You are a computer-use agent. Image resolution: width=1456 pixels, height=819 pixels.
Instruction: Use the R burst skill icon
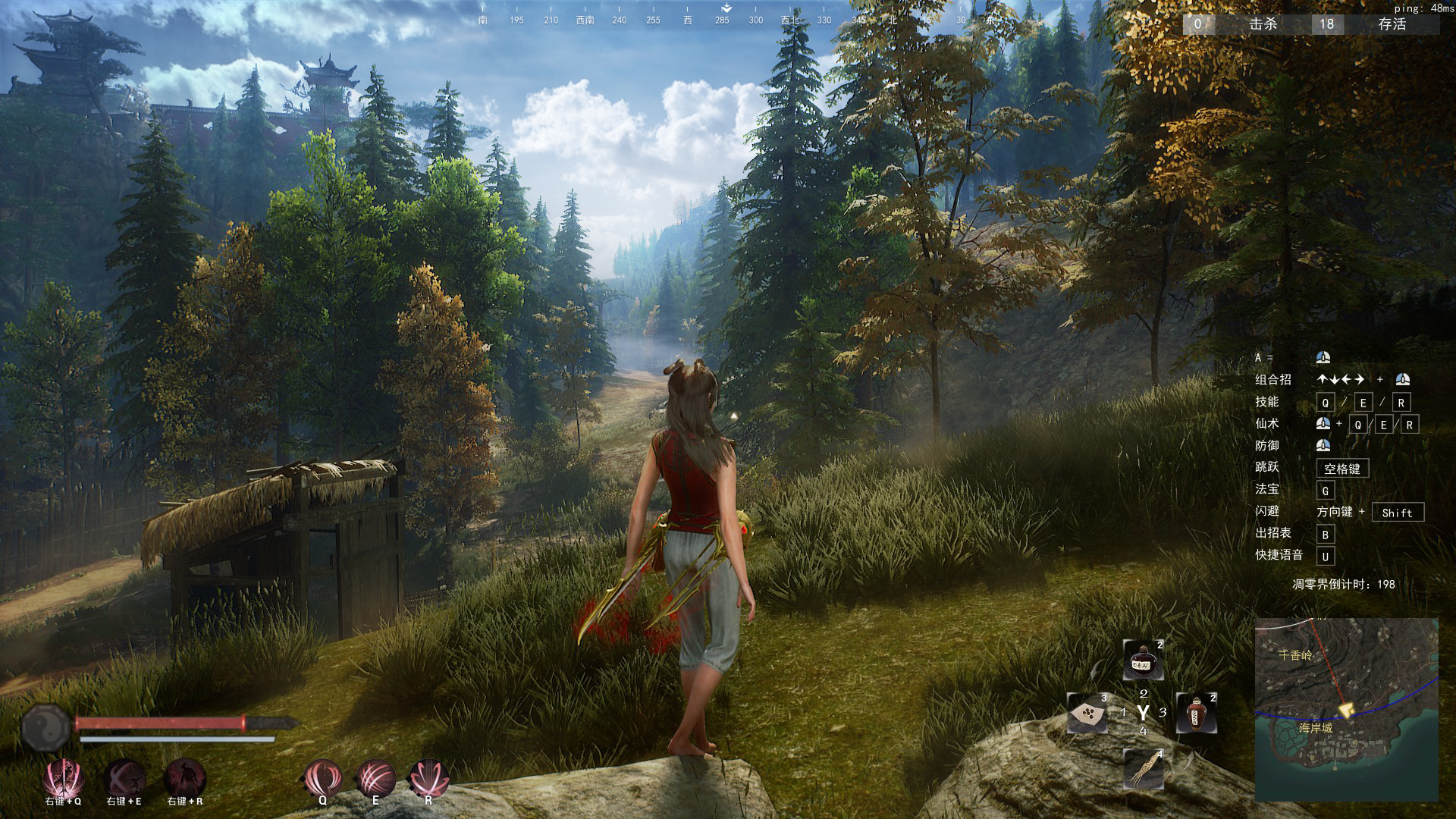[x=428, y=778]
